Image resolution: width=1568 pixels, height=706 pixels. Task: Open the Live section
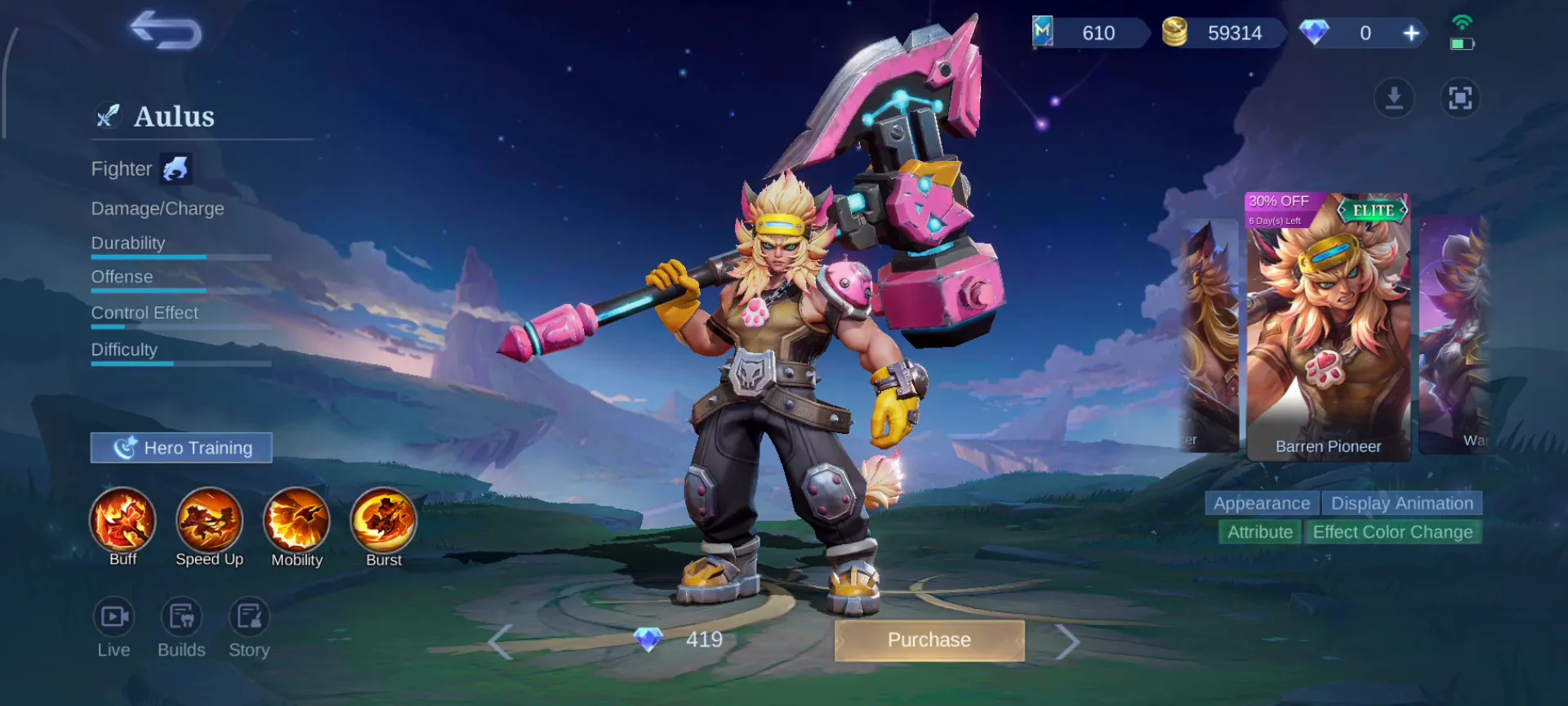114,618
